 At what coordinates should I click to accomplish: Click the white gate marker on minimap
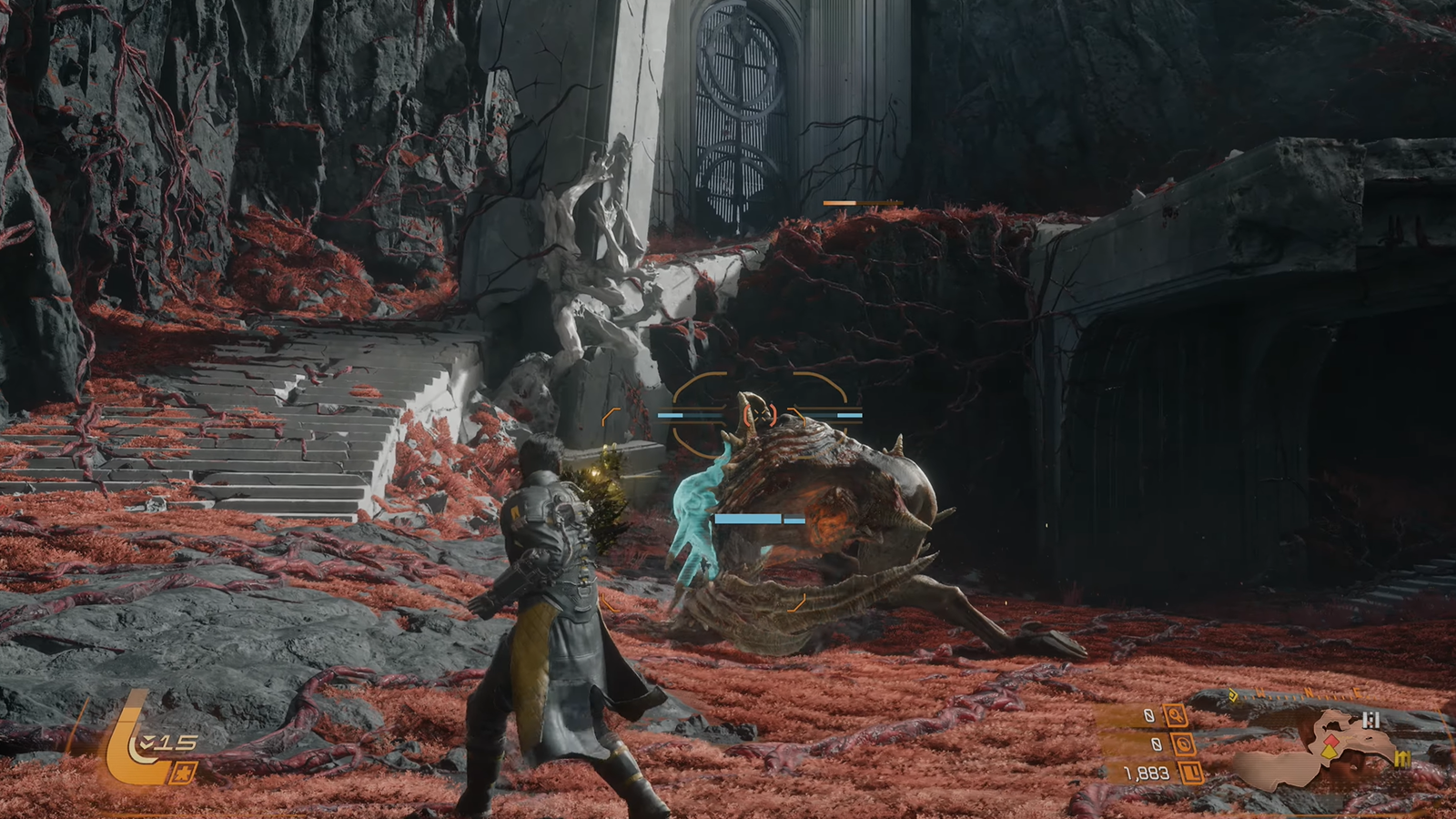[x=1370, y=721]
